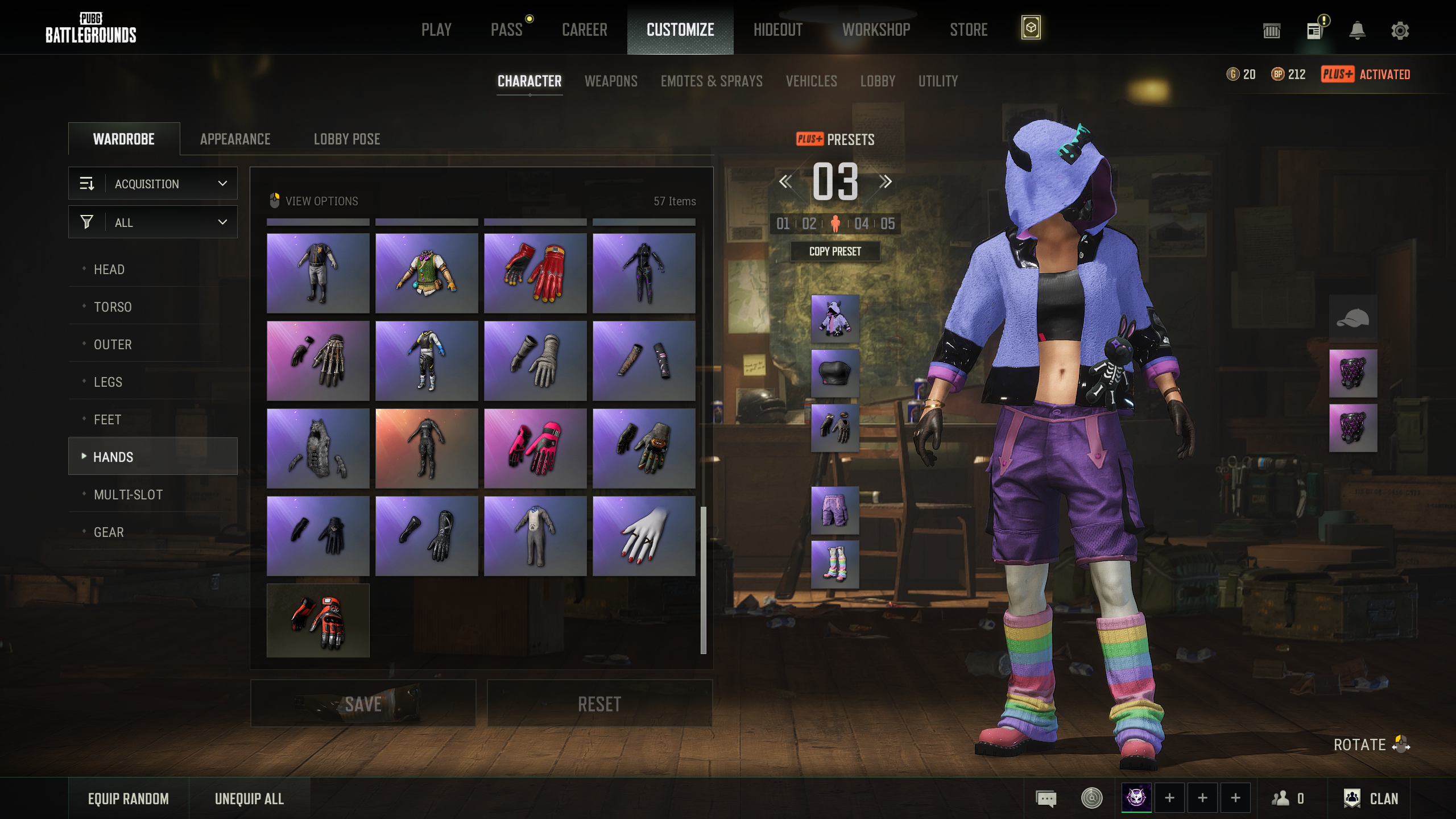Open the Clan panel

1371,799
